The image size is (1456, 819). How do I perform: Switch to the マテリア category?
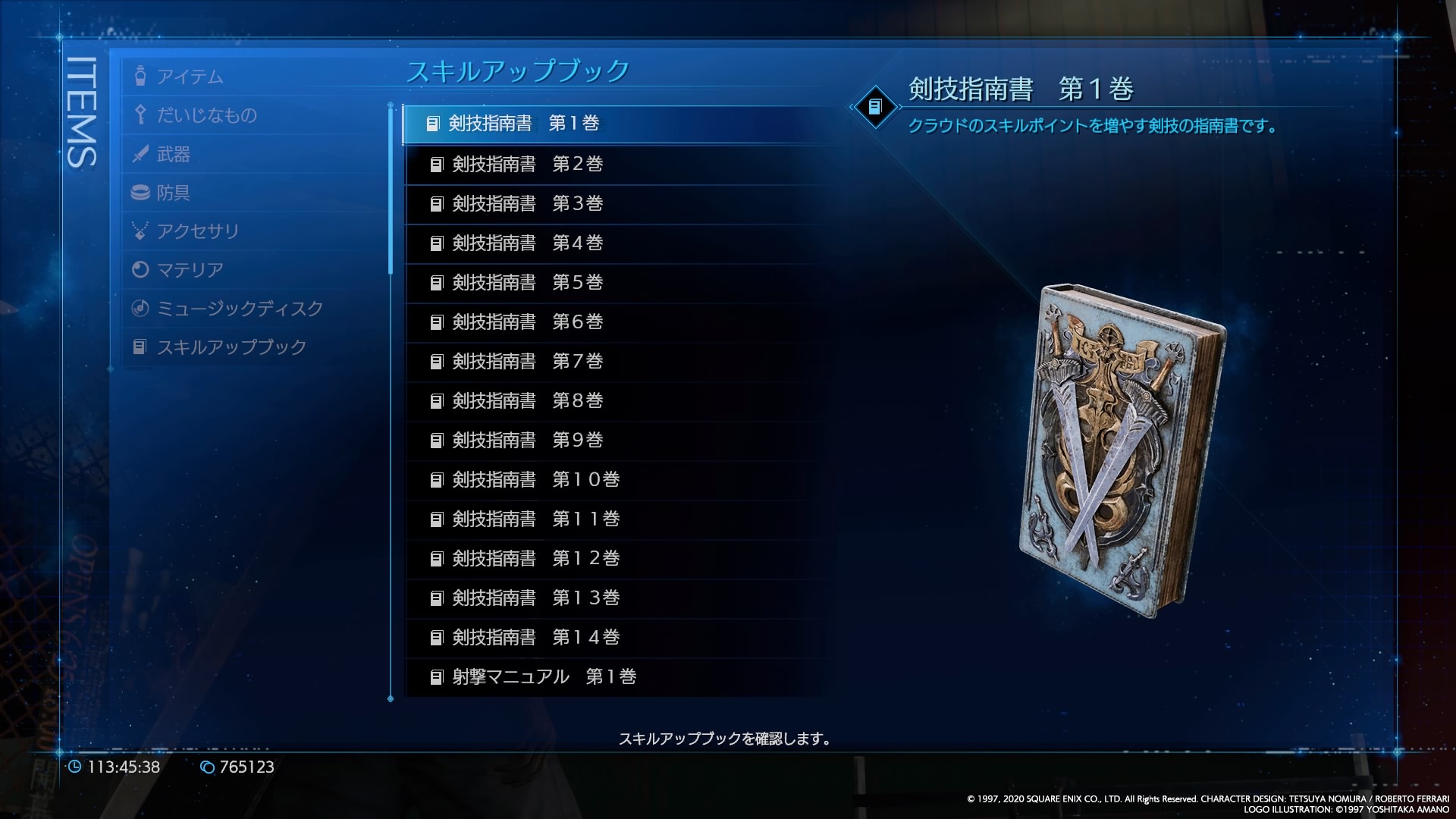tap(190, 270)
